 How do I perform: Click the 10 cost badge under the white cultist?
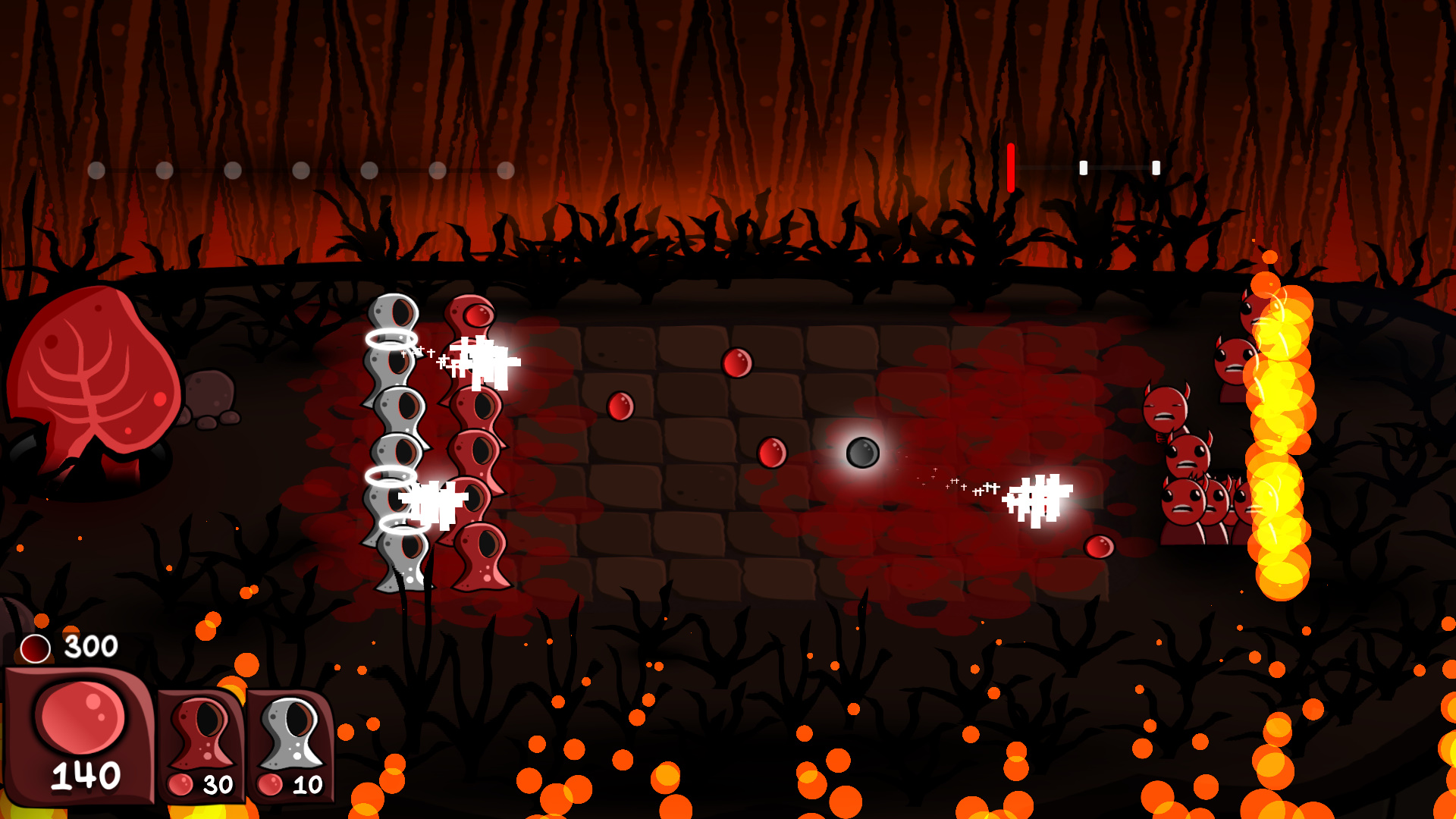[x=307, y=785]
